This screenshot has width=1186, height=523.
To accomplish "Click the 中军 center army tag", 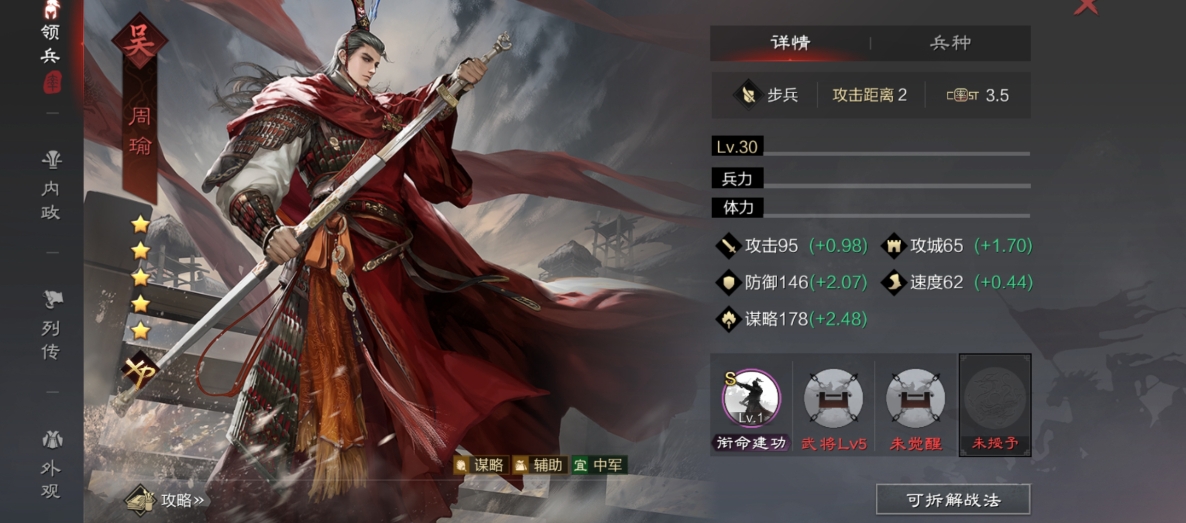I will 598,465.
